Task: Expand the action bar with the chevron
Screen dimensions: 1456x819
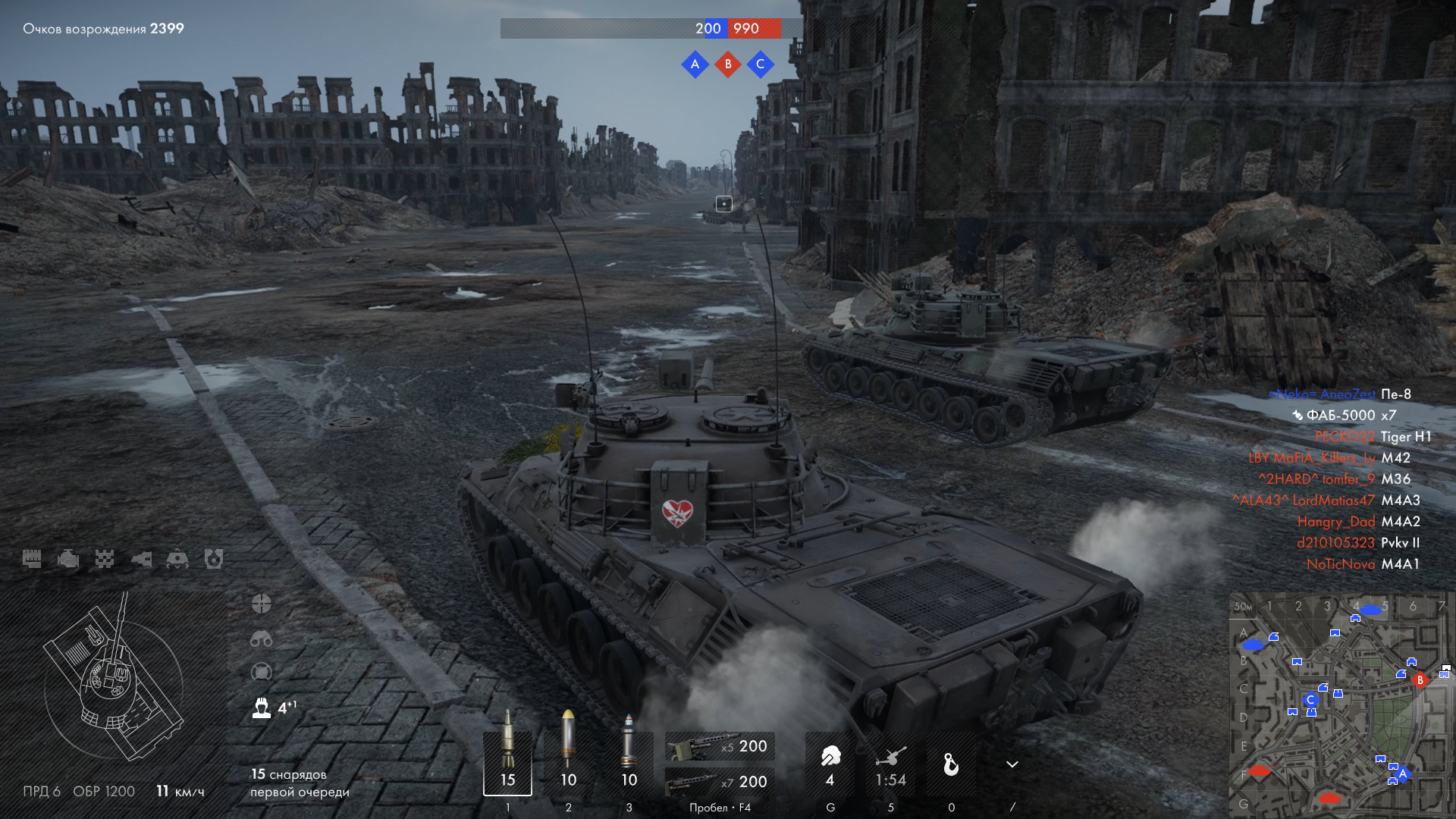Action: pos(1012,764)
